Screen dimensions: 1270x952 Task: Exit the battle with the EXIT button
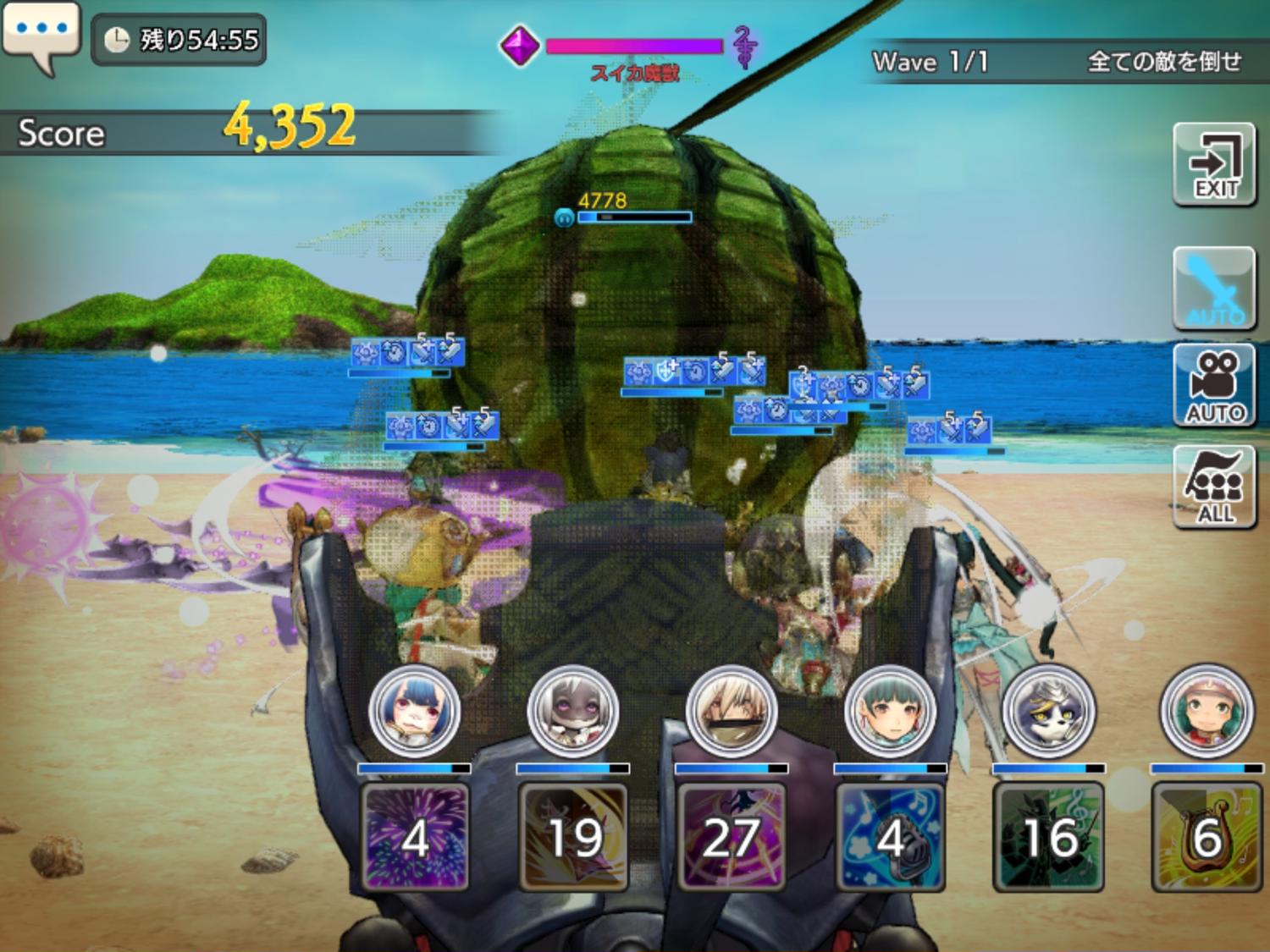1214,165
